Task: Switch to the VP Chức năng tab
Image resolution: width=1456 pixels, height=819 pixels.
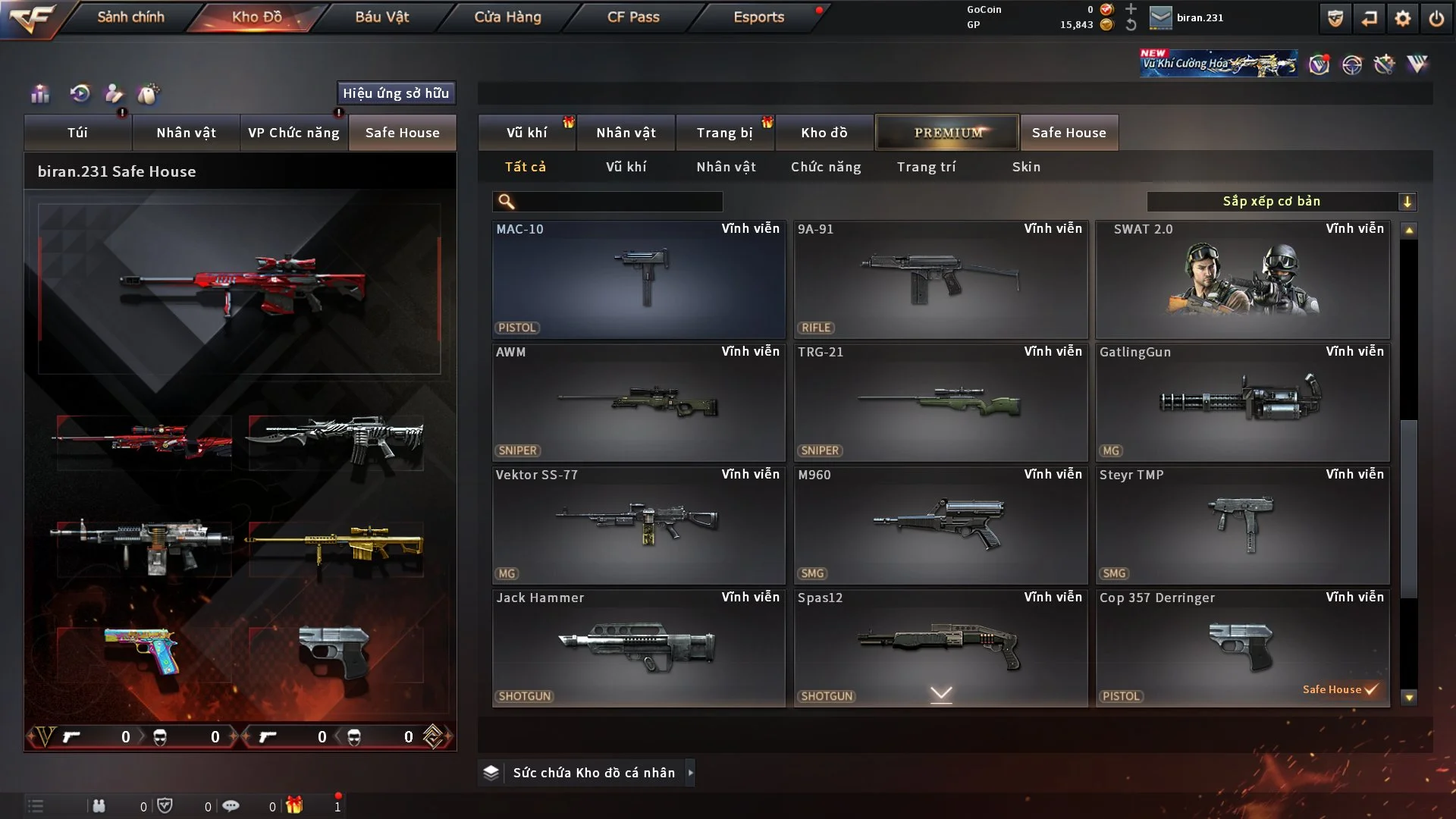Action: click(293, 133)
